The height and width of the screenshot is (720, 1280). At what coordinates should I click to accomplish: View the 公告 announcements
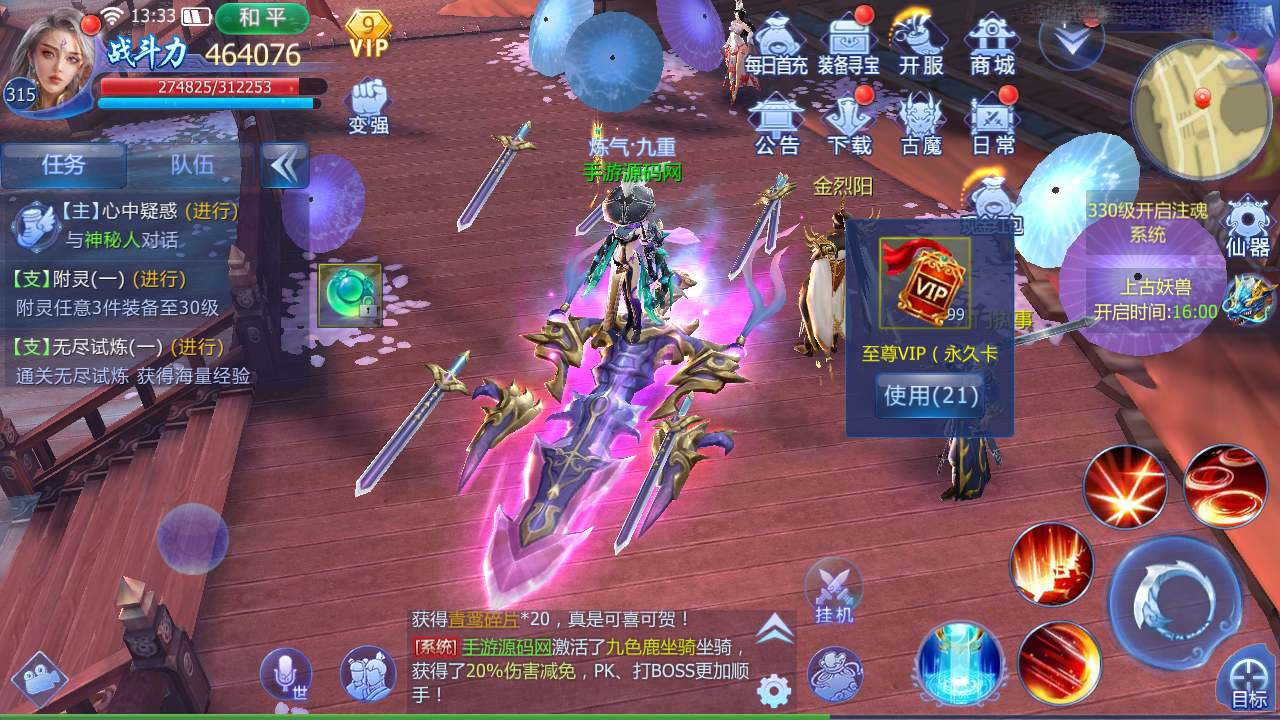click(x=777, y=124)
